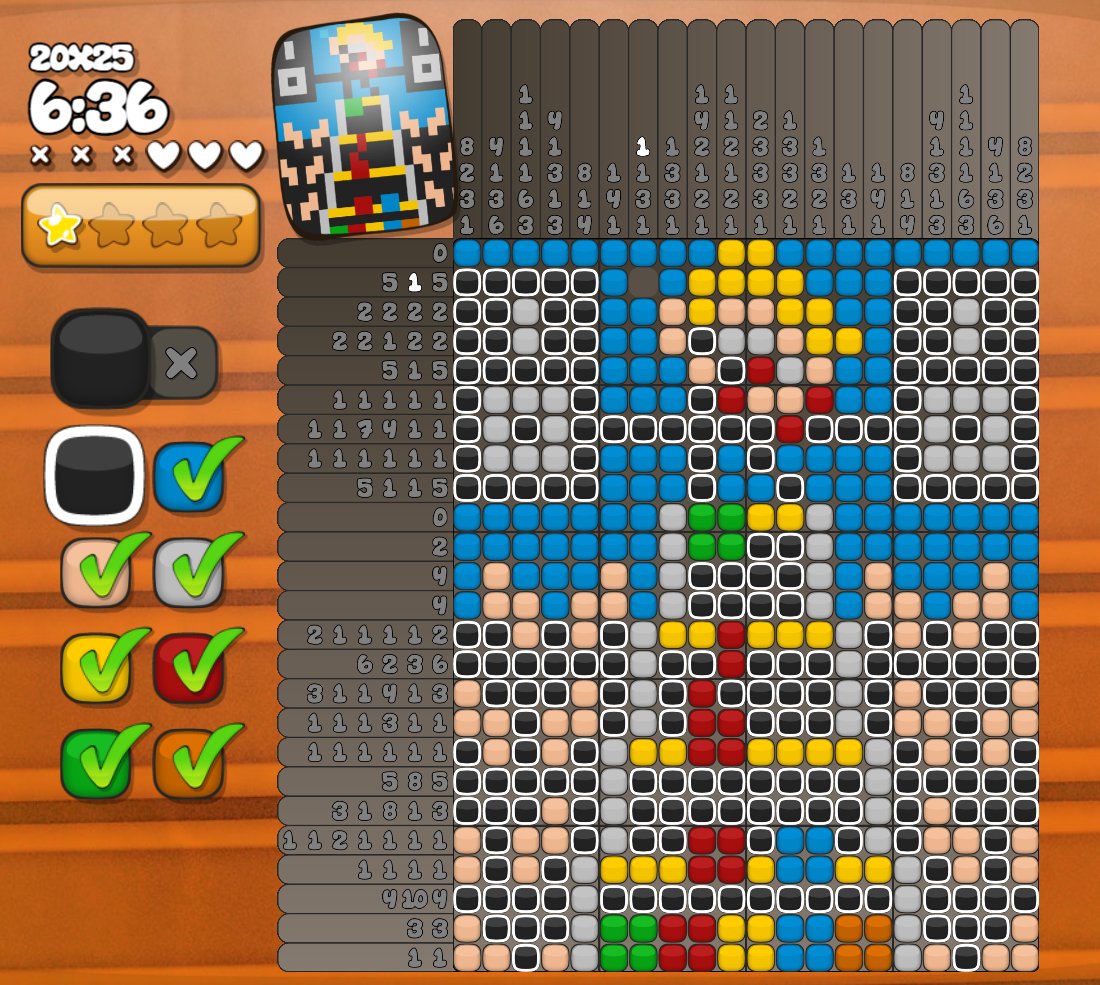Choose the orange color swatch
This screenshot has height=985, width=1100.
(x=188, y=763)
